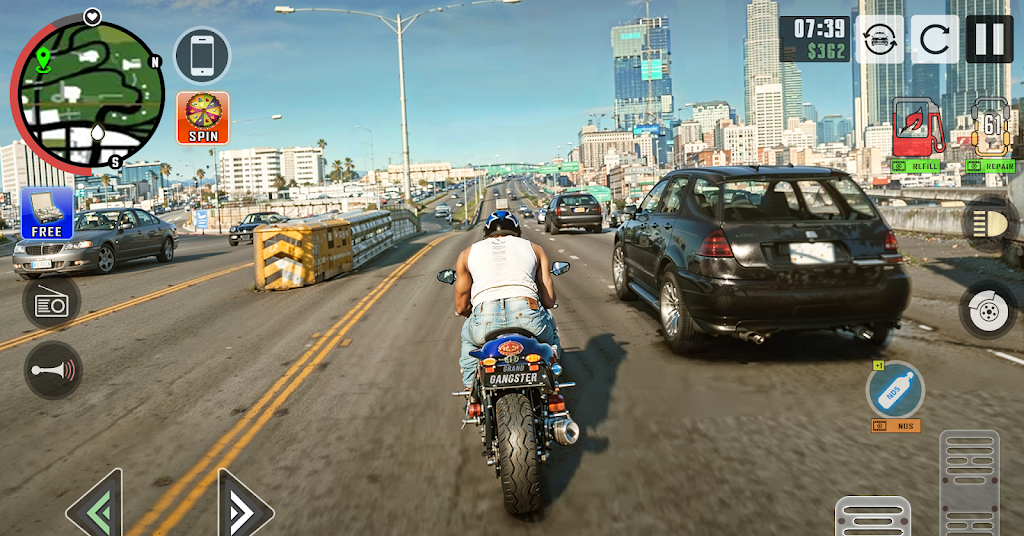This screenshot has width=1024, height=536.
Task: Tap the circular arrow reset button
Action: (x=934, y=40)
